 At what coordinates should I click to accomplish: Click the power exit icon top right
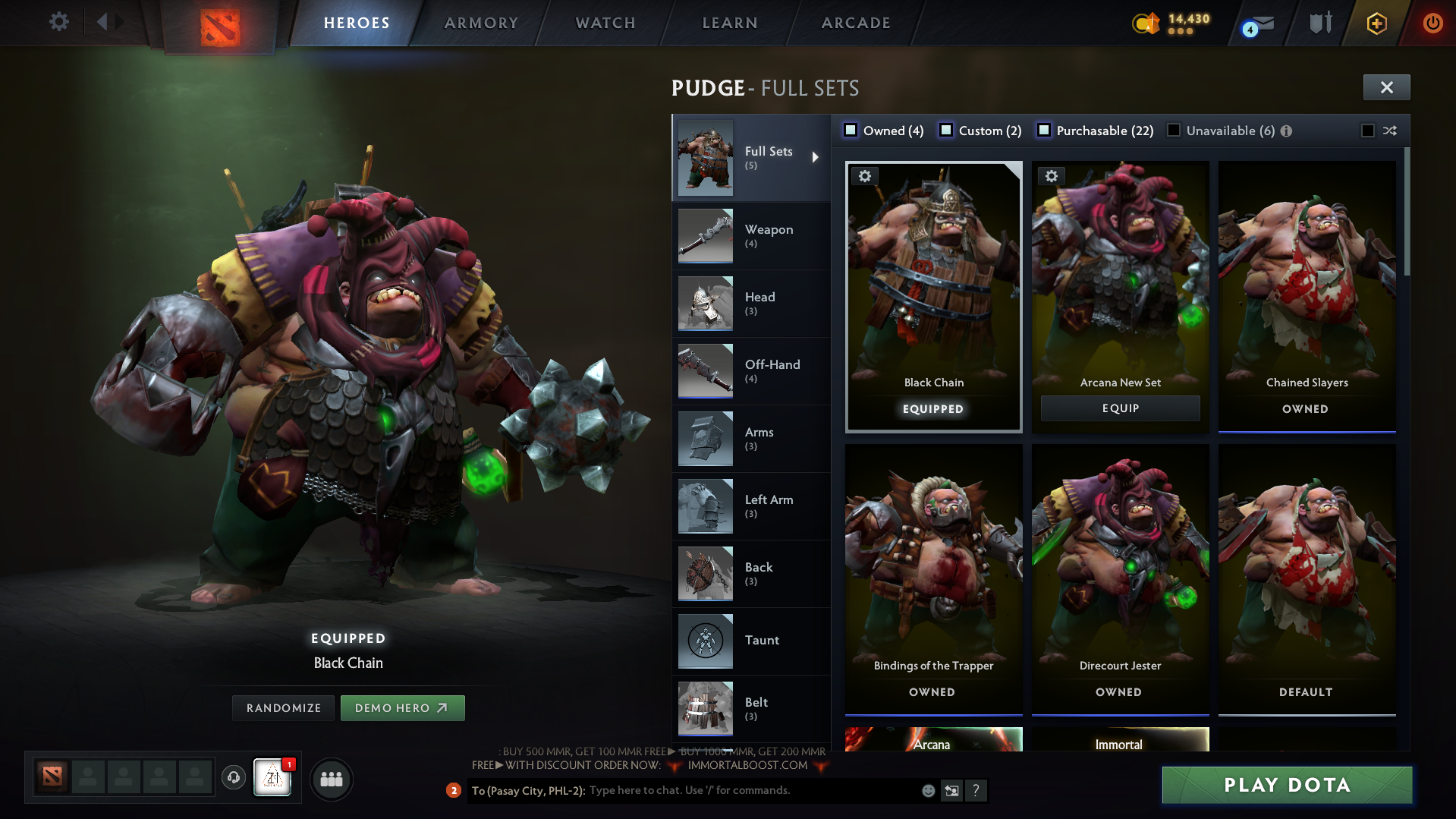click(x=1432, y=23)
